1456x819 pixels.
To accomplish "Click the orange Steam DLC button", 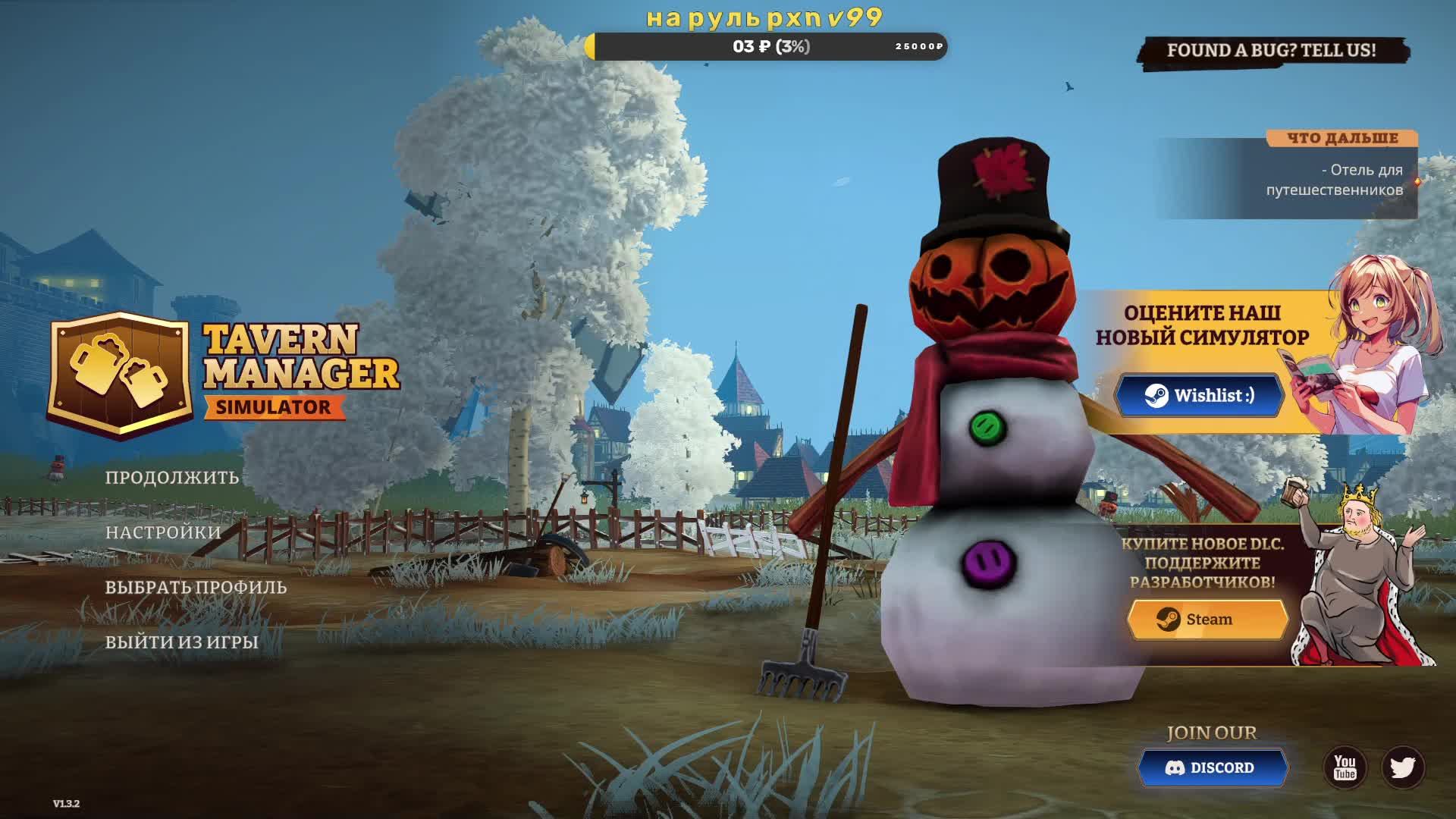I will click(x=1207, y=620).
